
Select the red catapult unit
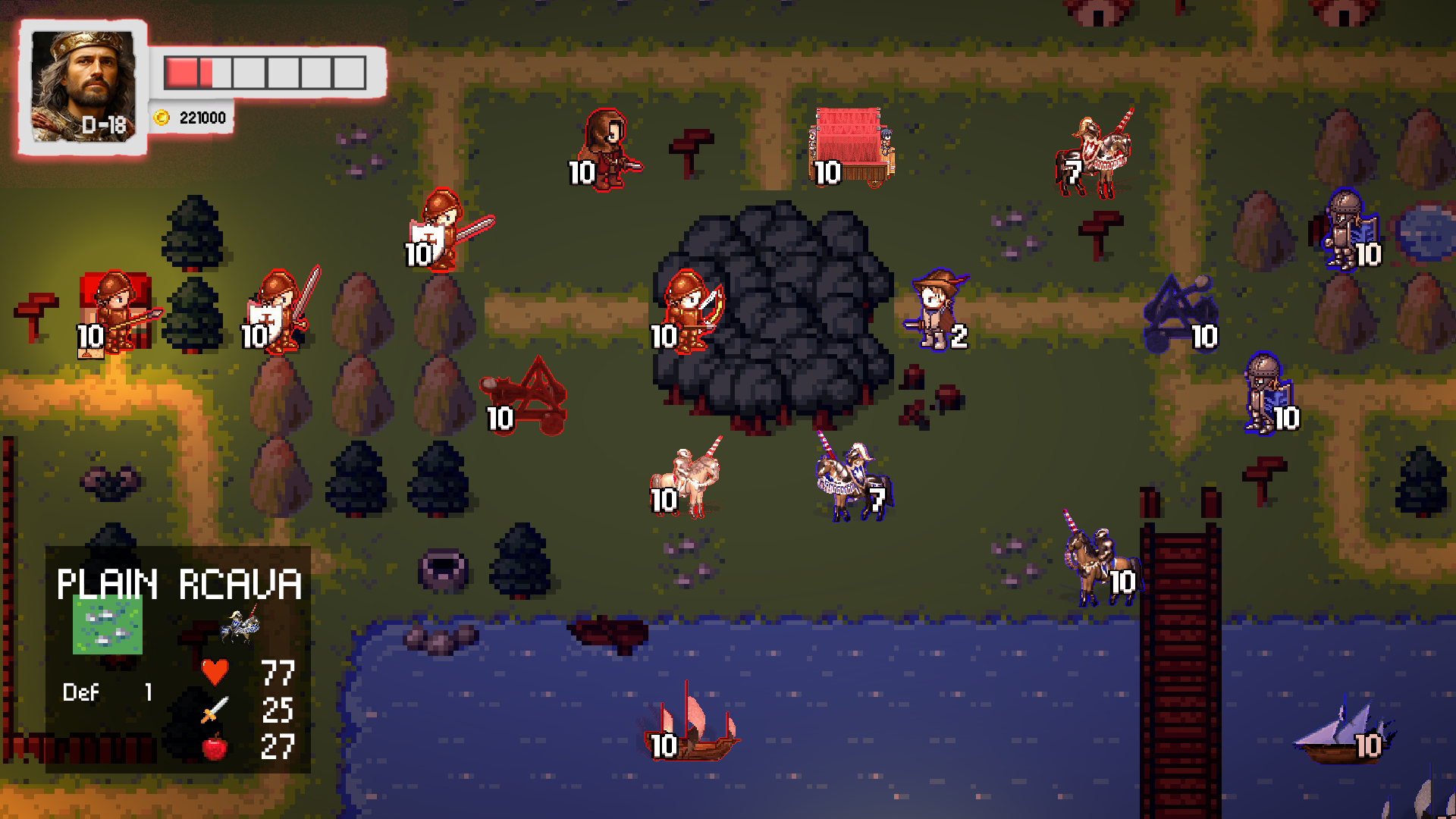(x=529, y=397)
